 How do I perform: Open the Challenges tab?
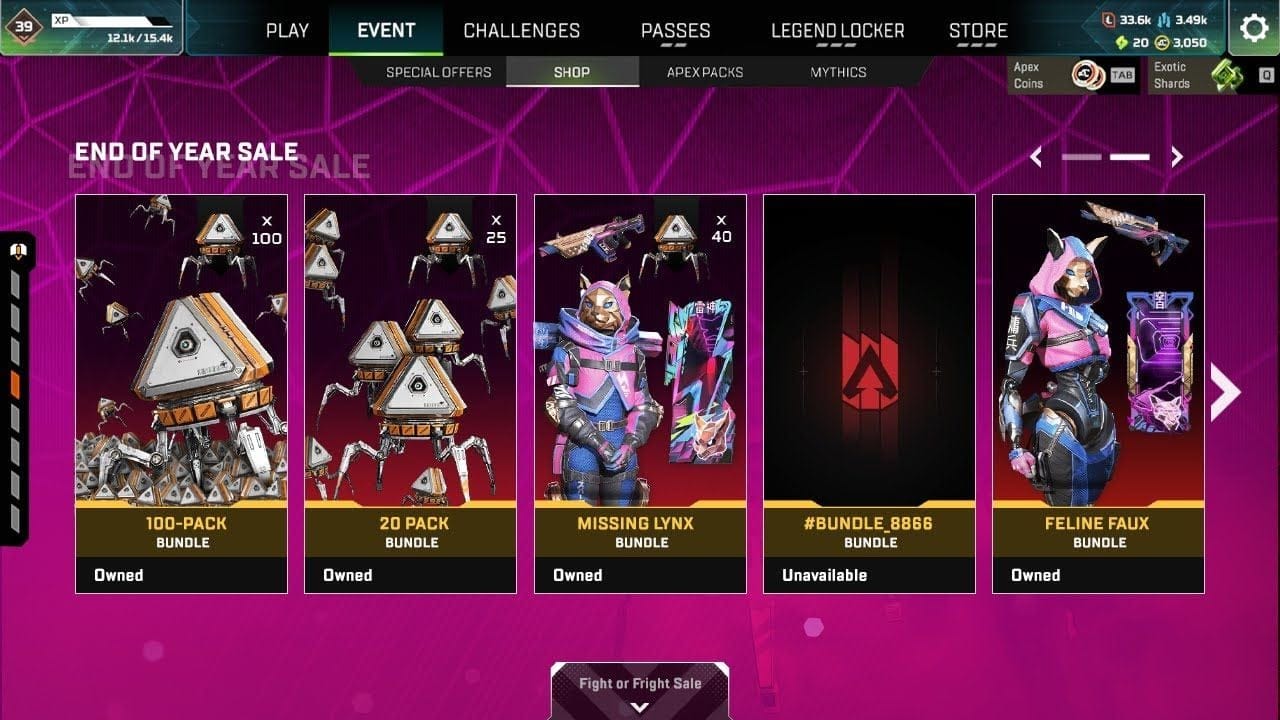[521, 30]
